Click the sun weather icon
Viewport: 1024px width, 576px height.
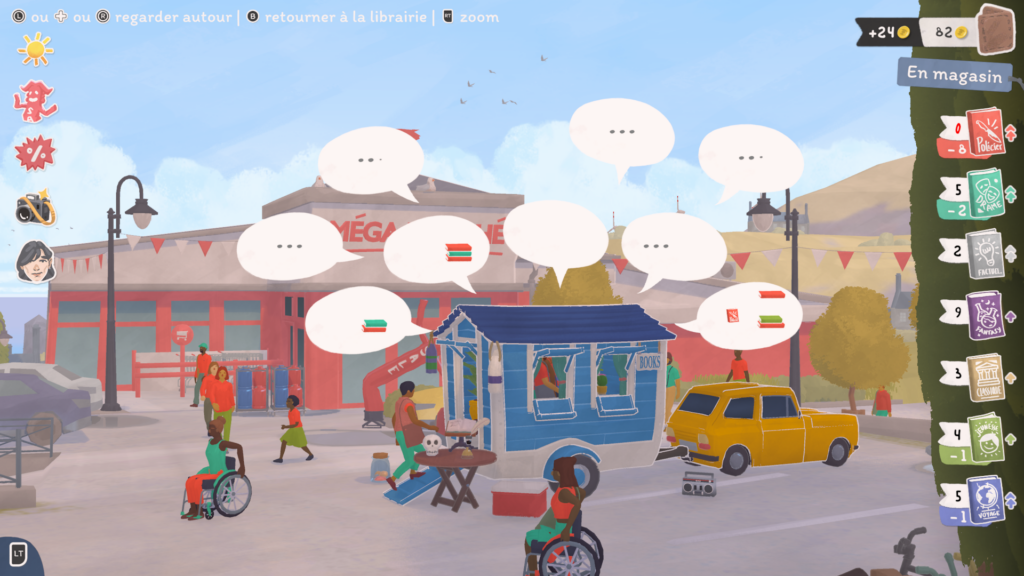[x=35, y=49]
